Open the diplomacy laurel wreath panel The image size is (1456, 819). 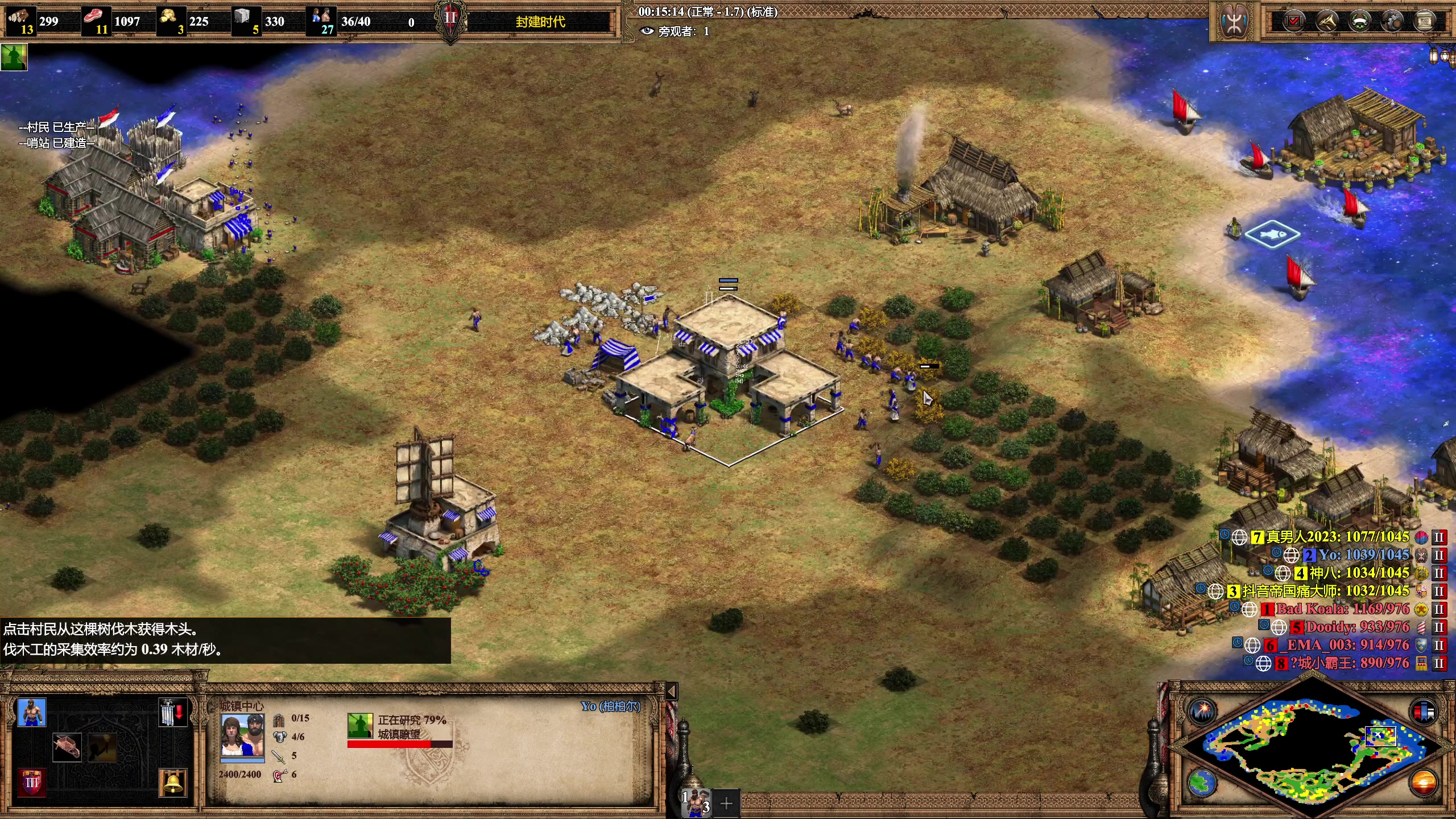(x=1359, y=22)
